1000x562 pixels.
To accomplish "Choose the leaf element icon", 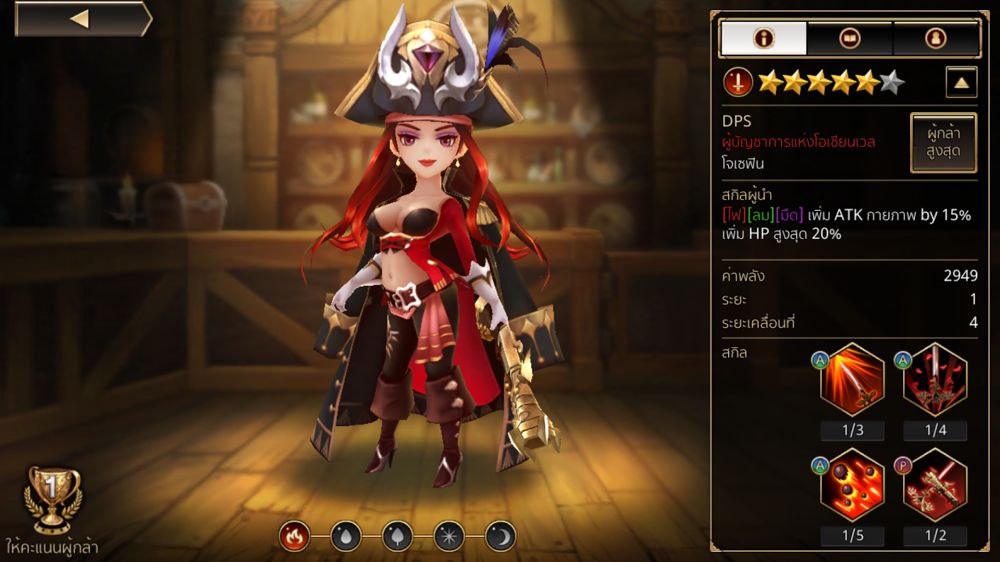I will [x=397, y=536].
